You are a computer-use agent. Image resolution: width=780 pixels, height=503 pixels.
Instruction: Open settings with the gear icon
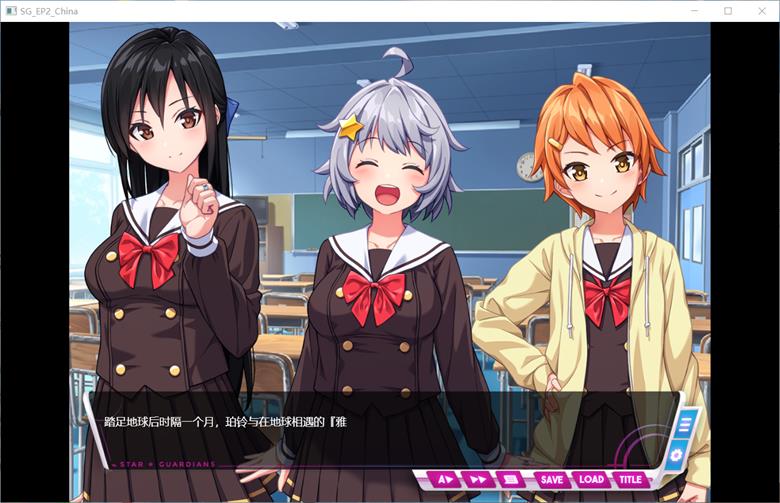click(x=676, y=455)
